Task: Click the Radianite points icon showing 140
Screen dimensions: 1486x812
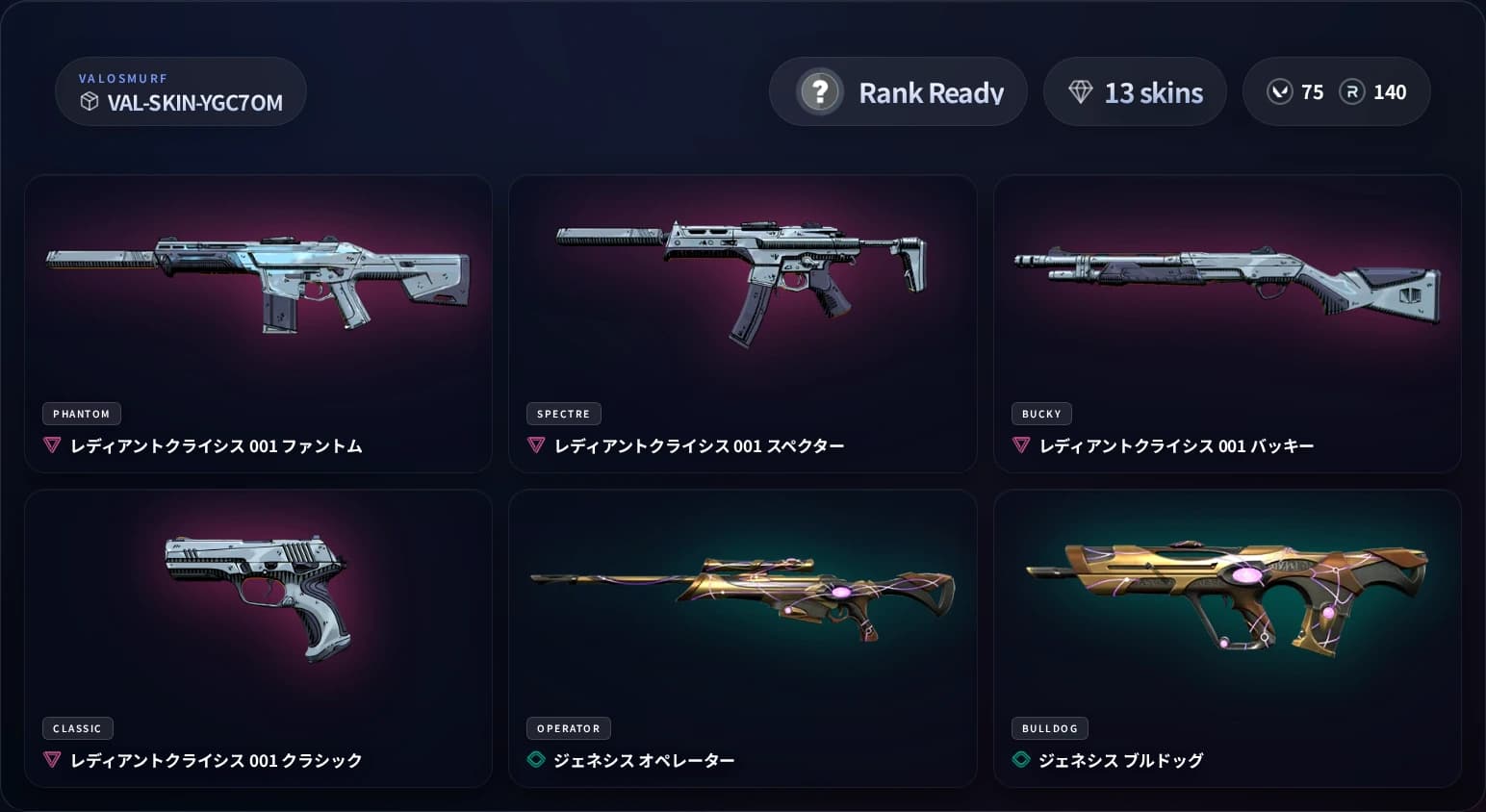Action: (x=1351, y=91)
